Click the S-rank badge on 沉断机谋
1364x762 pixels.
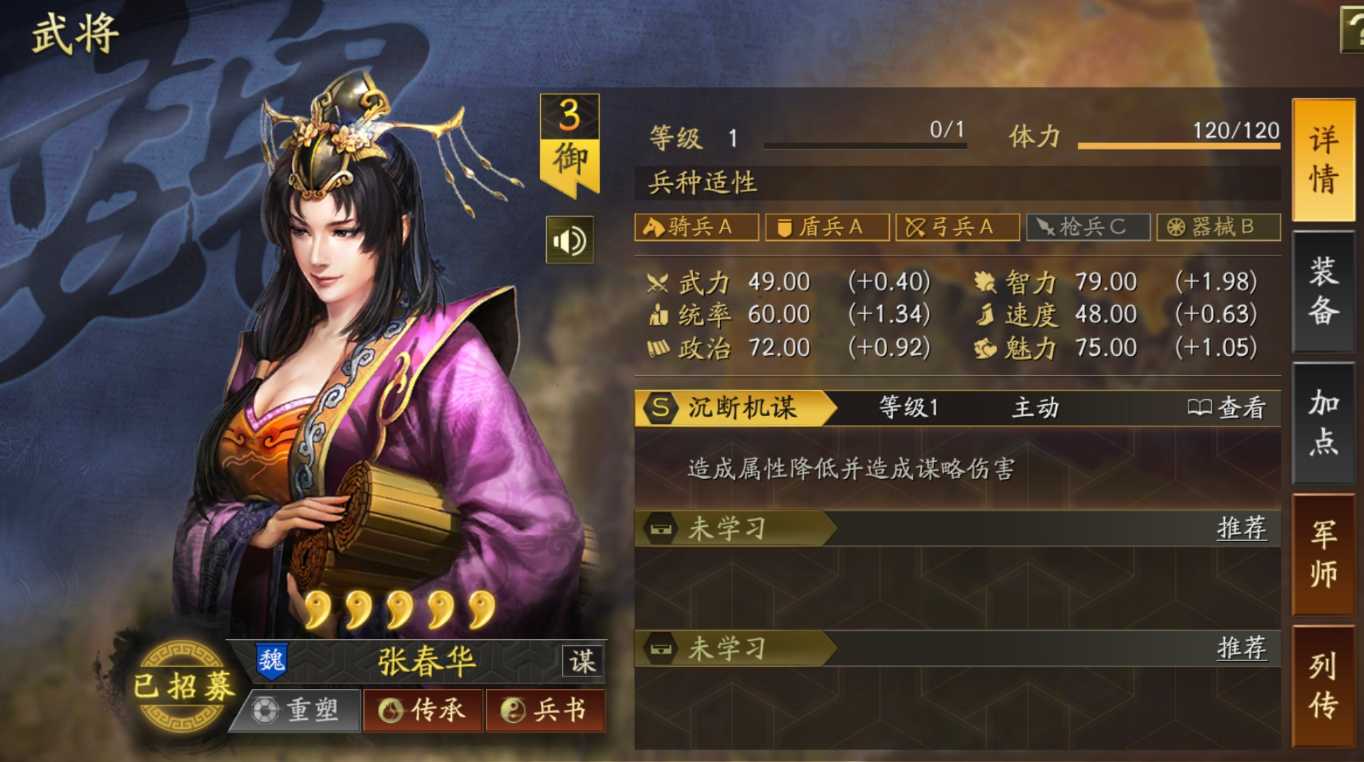click(x=662, y=408)
